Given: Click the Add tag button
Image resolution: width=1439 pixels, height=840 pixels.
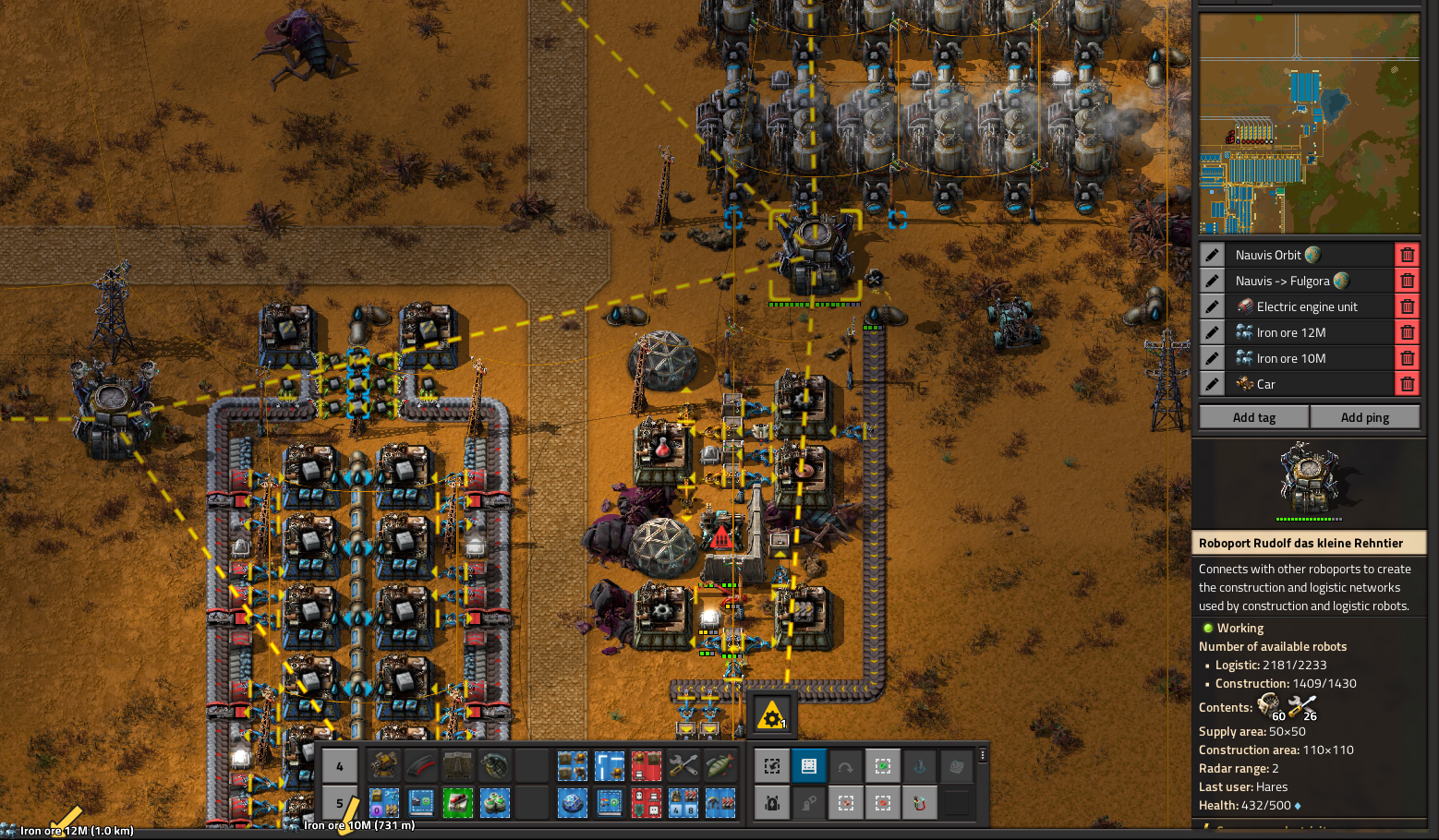Looking at the screenshot, I should (1253, 417).
